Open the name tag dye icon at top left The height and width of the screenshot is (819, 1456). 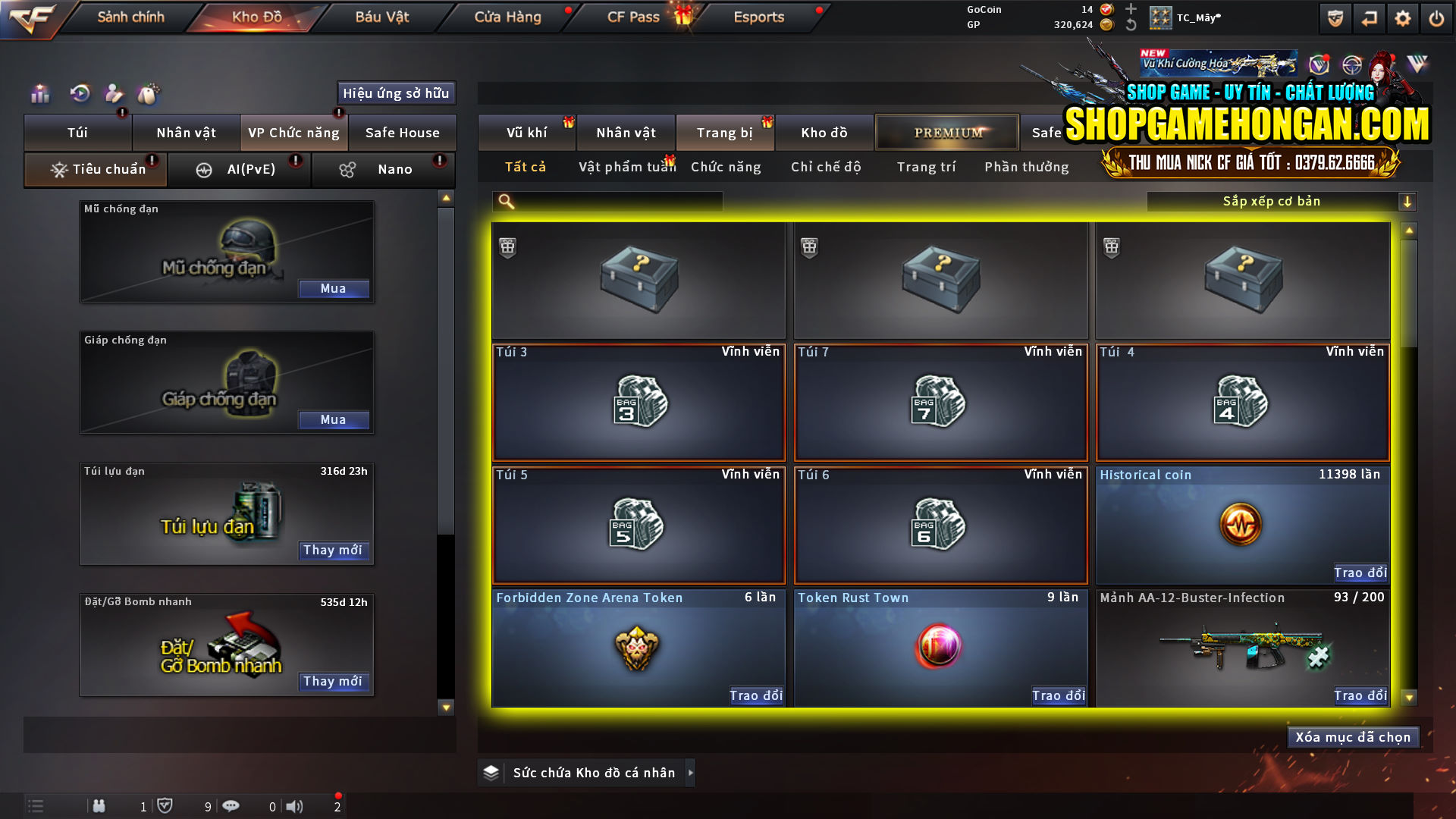pos(149,93)
